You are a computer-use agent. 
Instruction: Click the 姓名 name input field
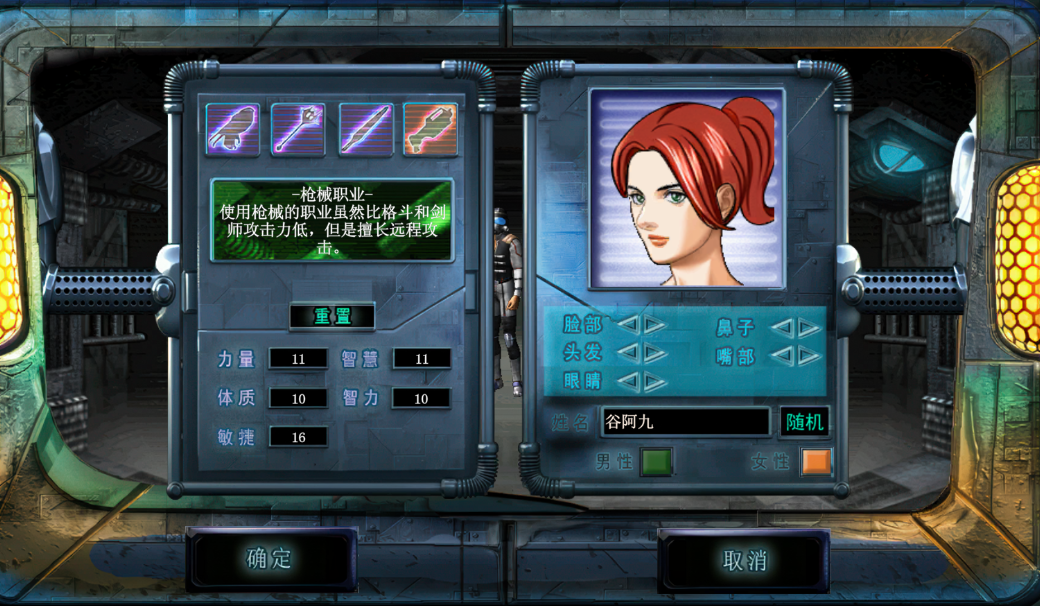pyautogui.click(x=685, y=422)
